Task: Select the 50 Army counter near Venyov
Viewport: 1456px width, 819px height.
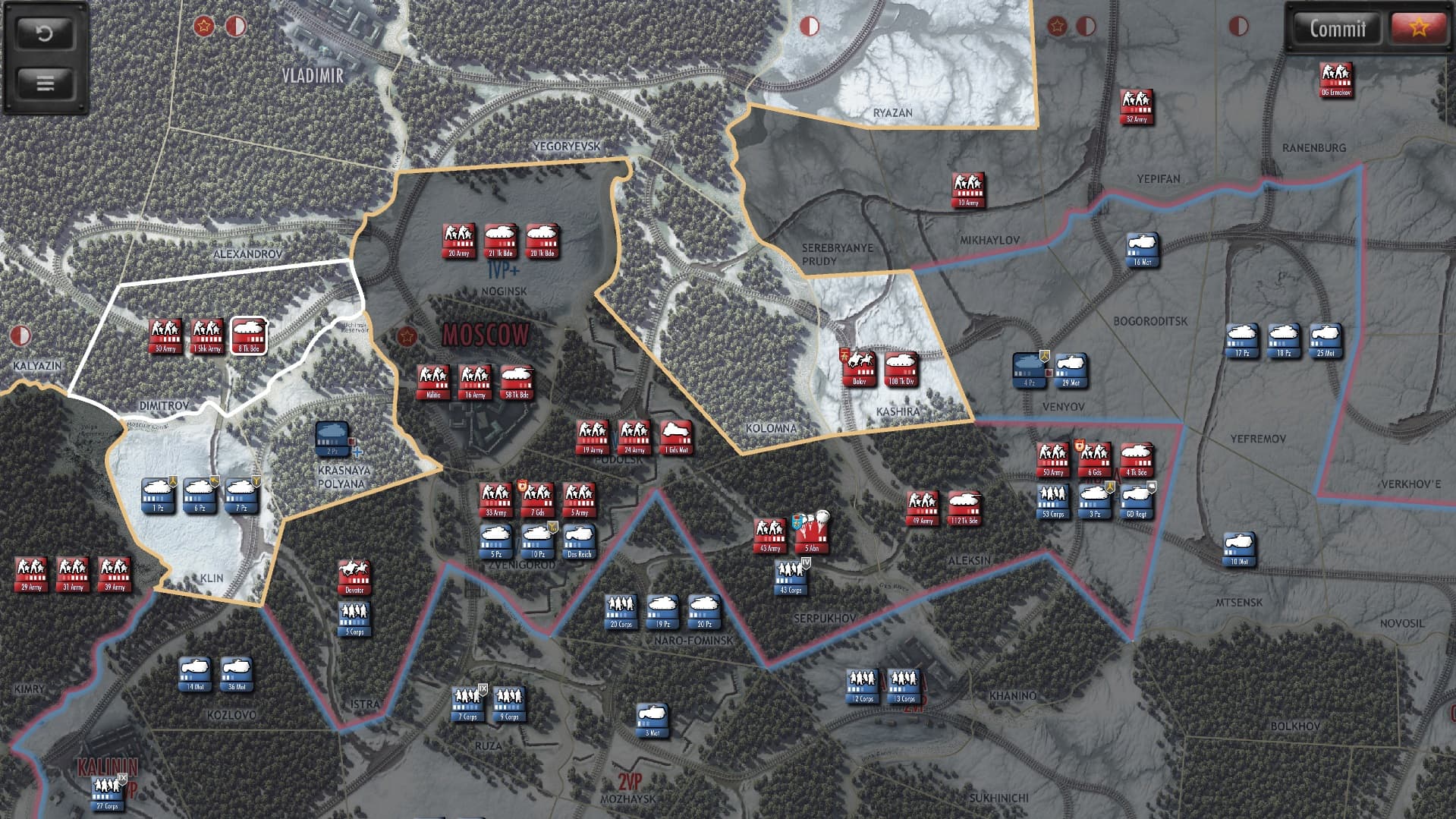Action: [x=1052, y=459]
